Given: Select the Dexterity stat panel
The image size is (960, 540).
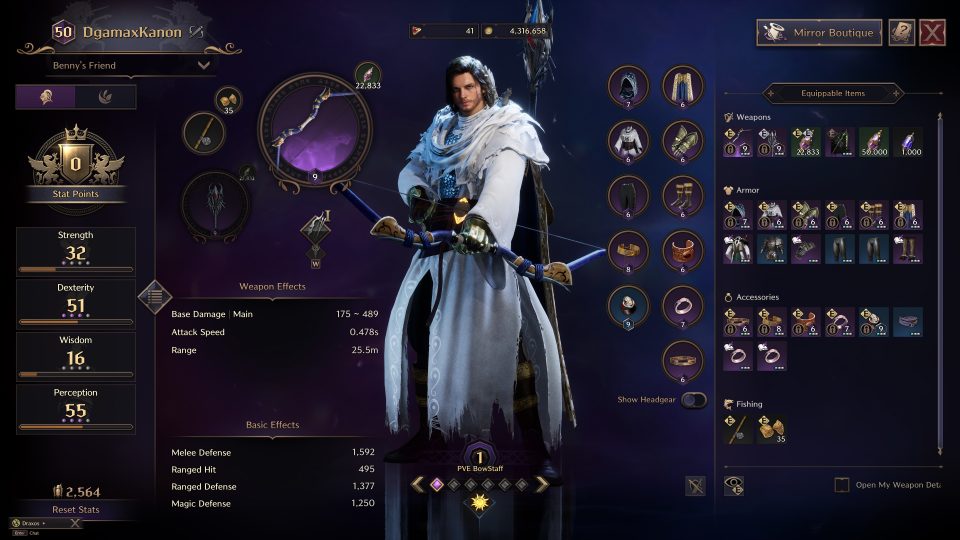Looking at the screenshot, I should point(76,302).
